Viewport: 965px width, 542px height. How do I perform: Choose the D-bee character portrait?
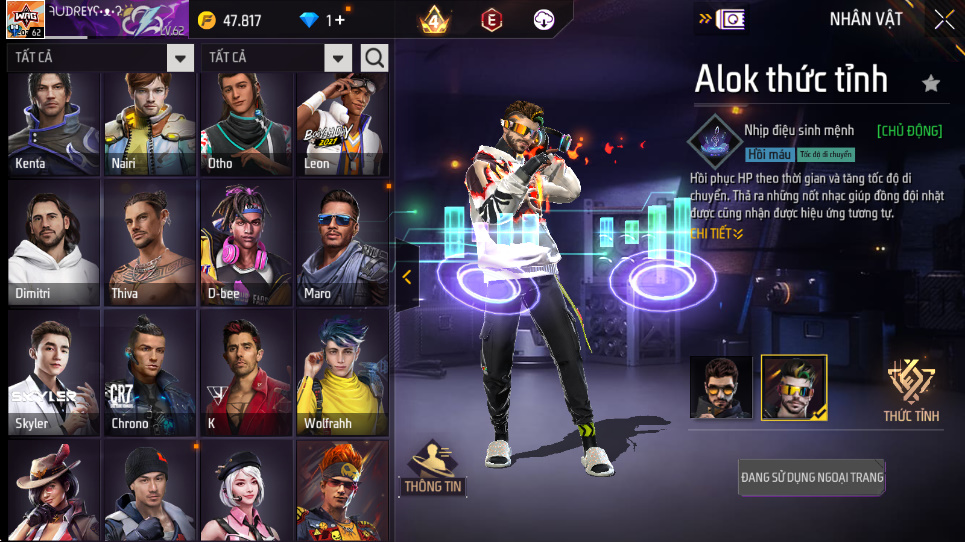tap(246, 244)
